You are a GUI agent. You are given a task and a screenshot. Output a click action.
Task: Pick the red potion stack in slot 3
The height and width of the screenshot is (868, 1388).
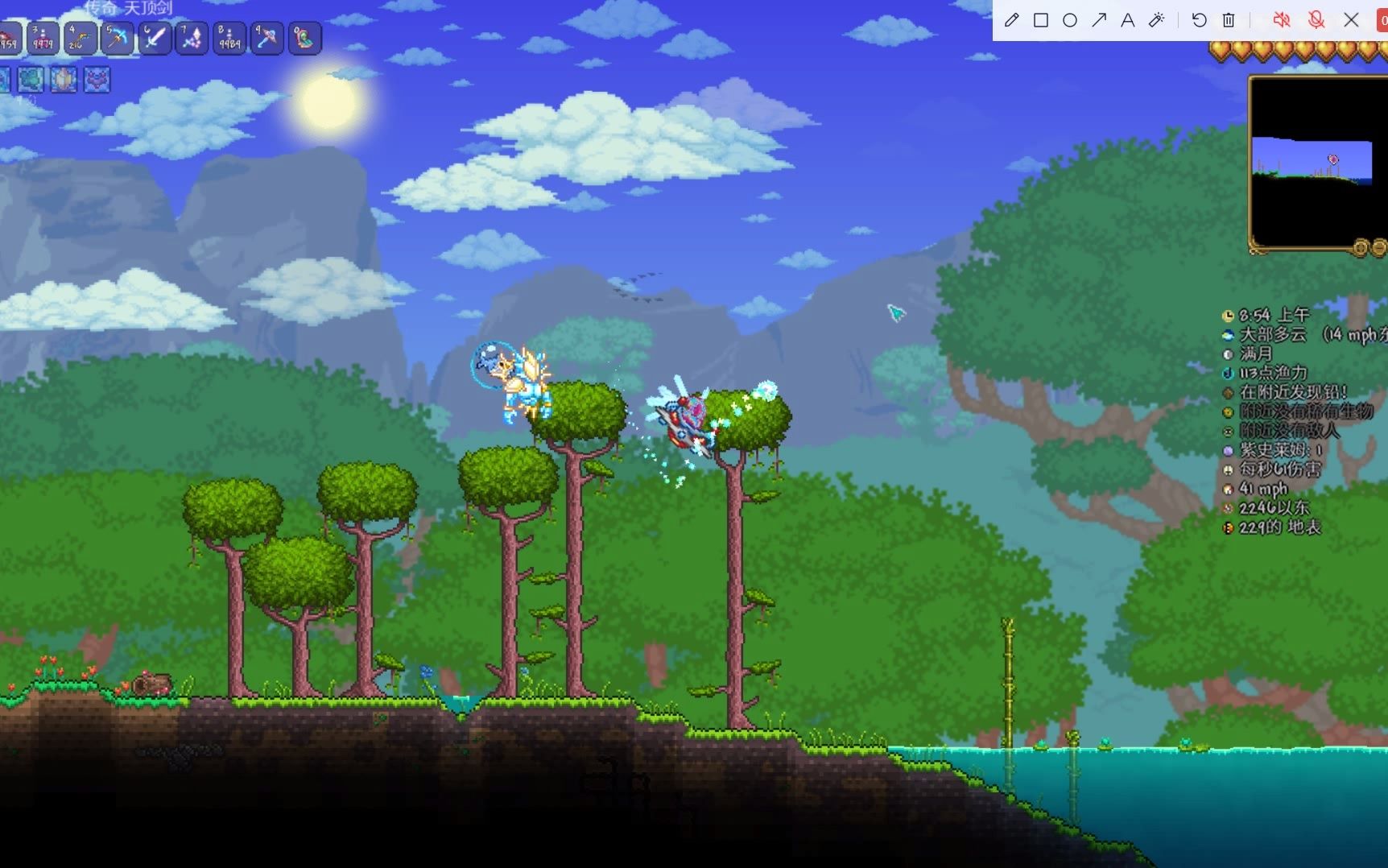tap(43, 38)
